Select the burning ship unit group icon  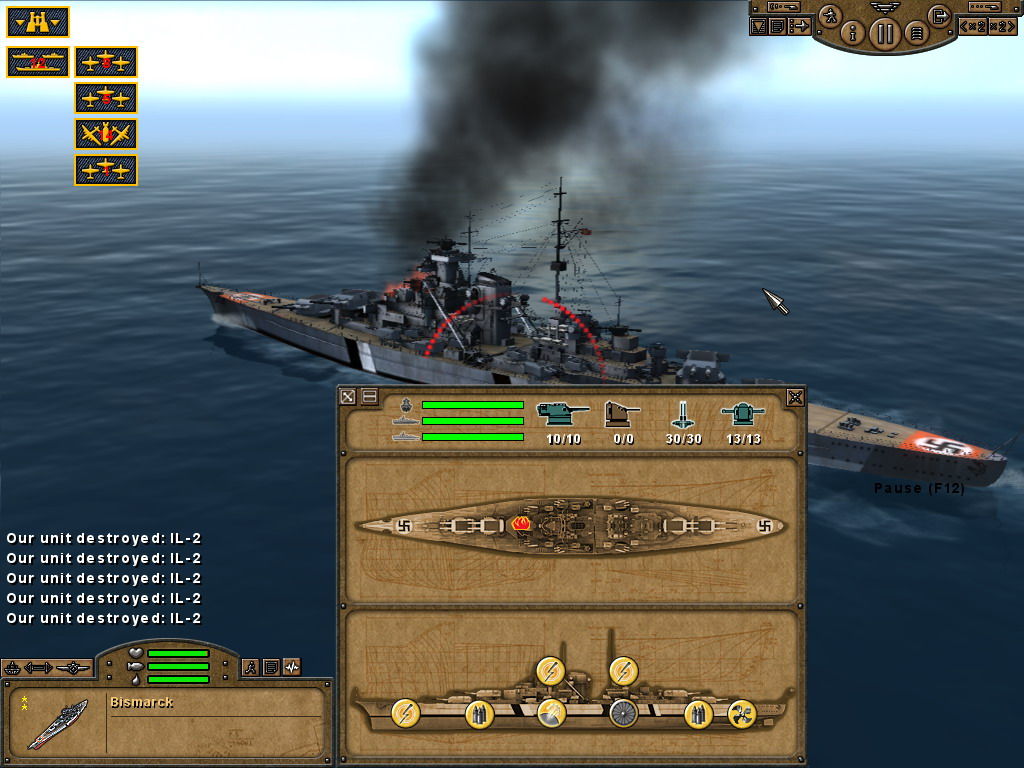38,62
